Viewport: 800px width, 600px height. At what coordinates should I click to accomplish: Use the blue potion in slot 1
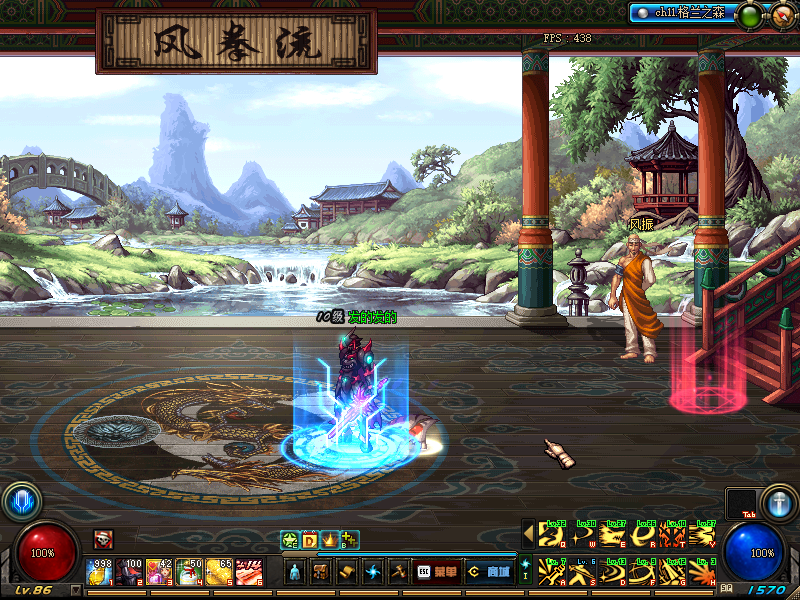tap(100, 572)
